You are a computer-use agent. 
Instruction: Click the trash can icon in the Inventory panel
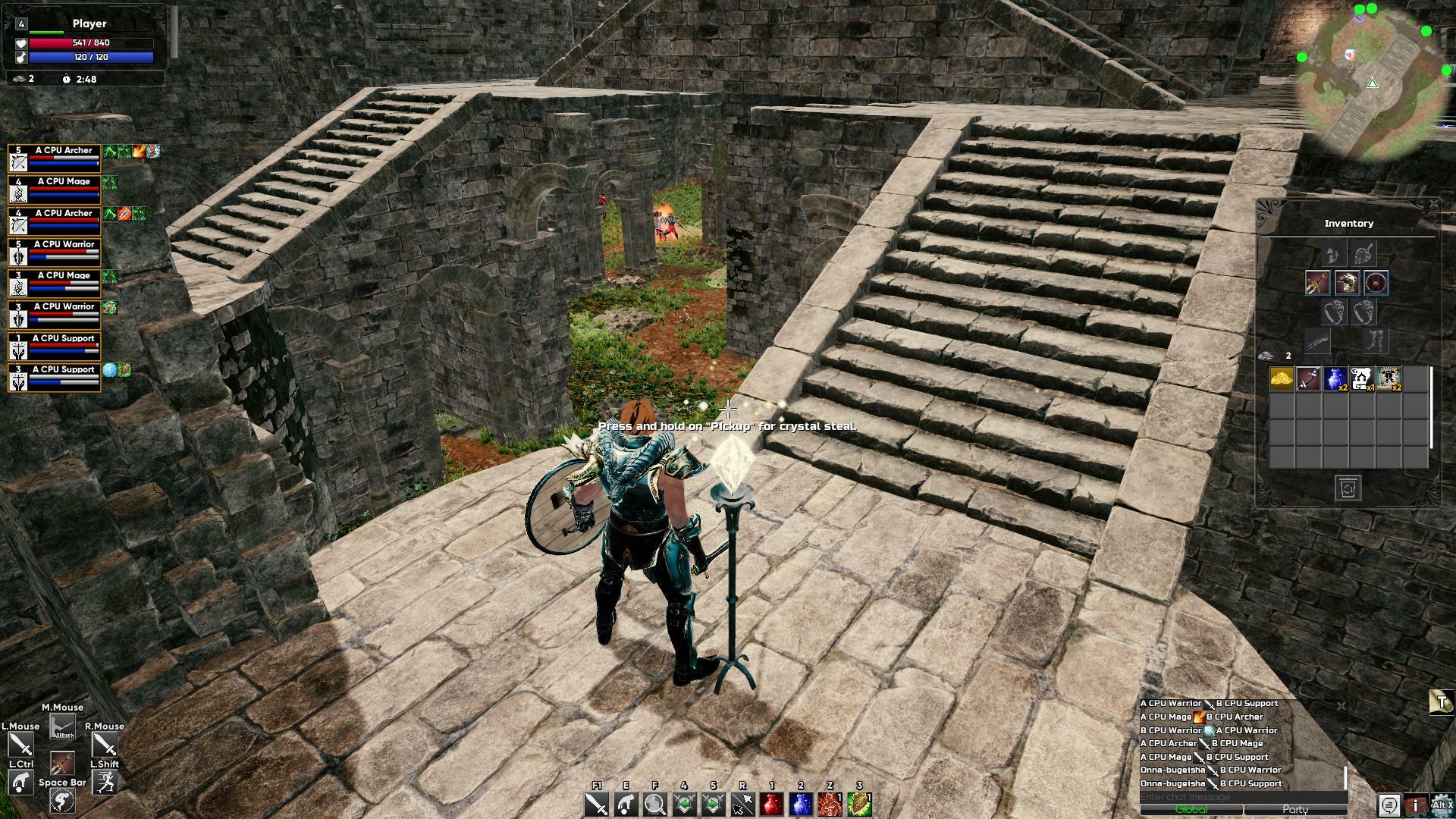1349,489
